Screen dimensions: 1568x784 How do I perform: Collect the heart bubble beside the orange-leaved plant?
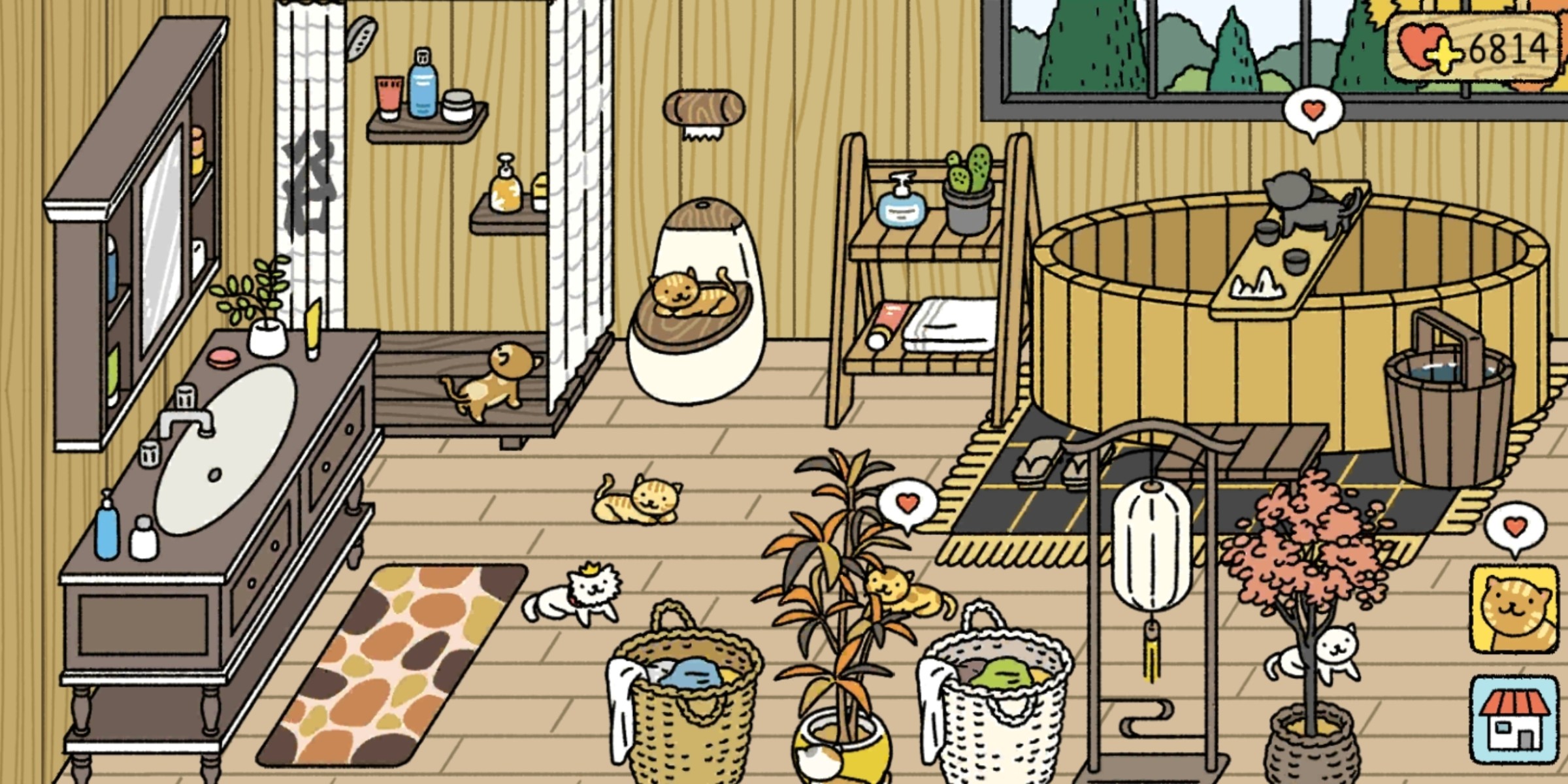[x=907, y=504]
